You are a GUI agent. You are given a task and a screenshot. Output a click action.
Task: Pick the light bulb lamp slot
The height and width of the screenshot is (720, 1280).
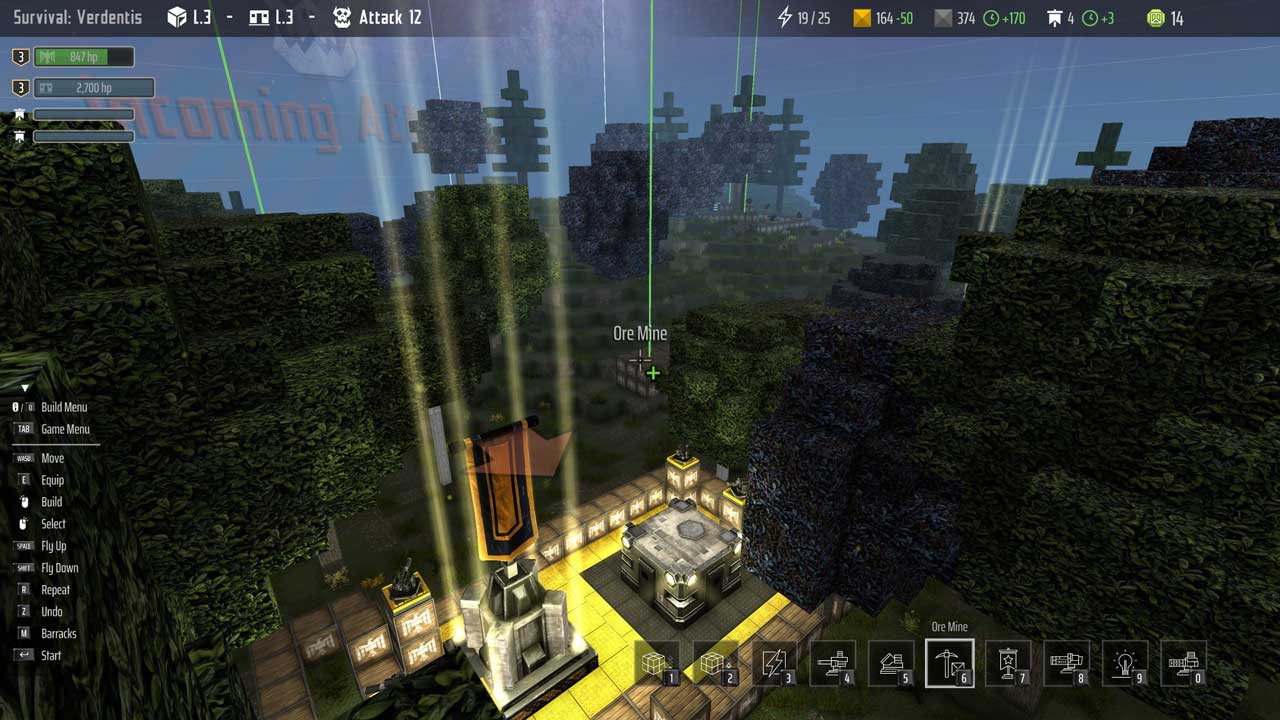[1126, 664]
